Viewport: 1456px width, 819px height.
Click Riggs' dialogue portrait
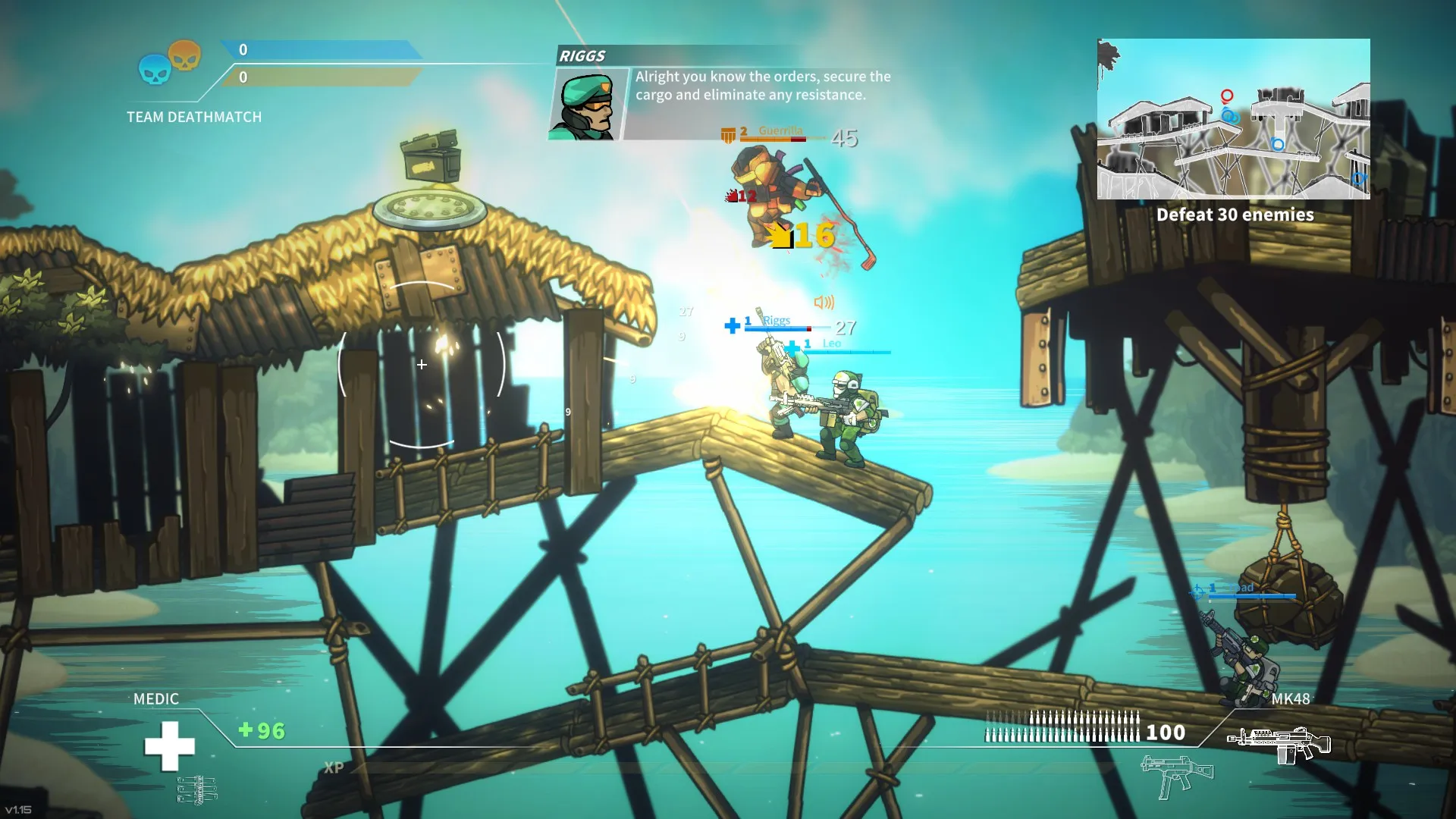click(x=588, y=104)
